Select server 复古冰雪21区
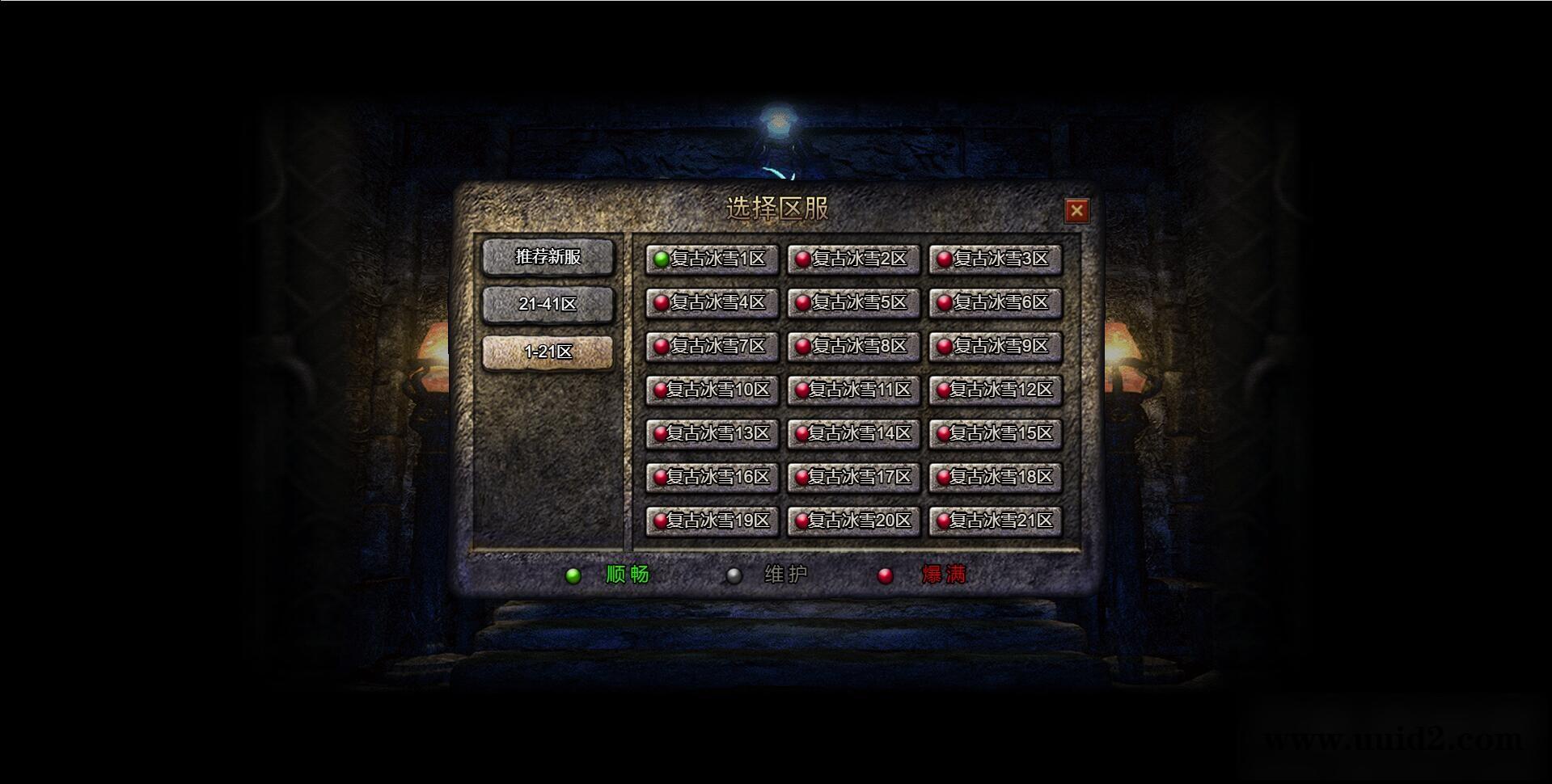 point(995,521)
